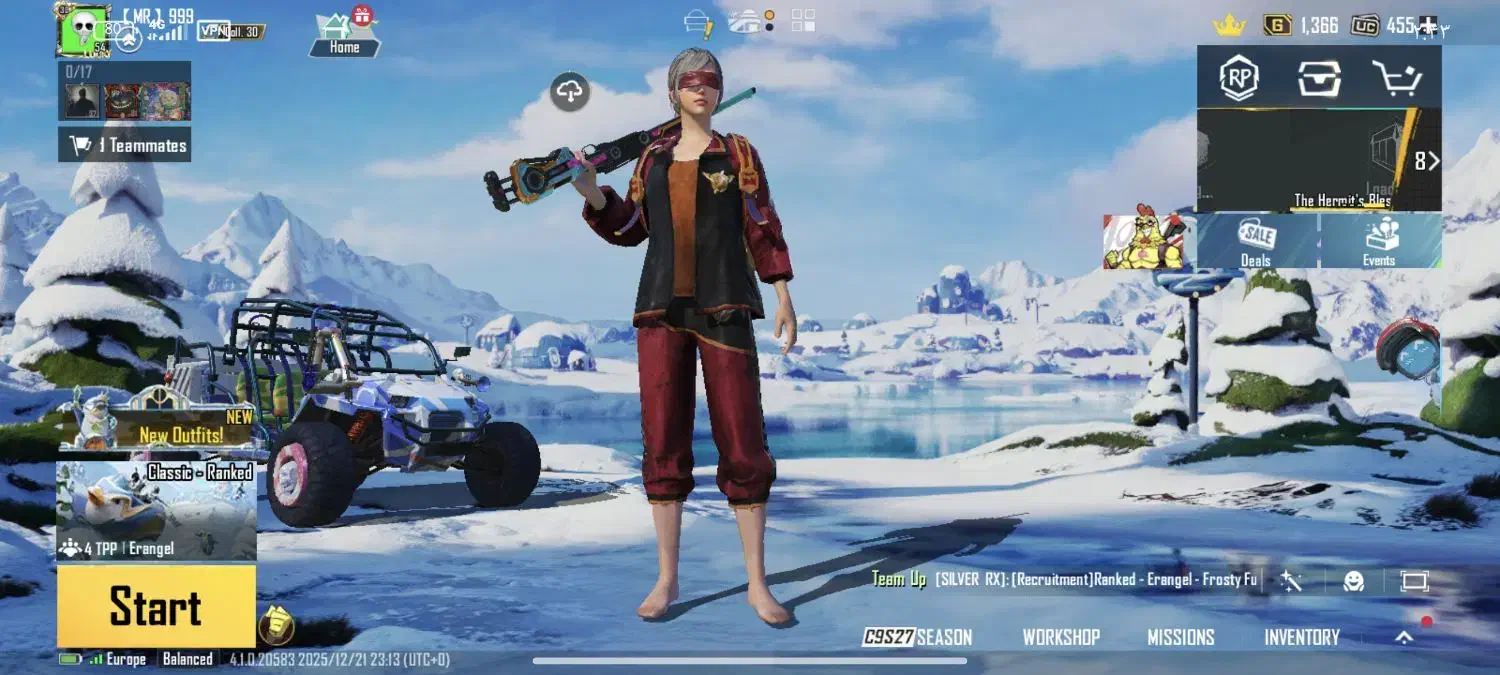Select the Europe server region

126,659
